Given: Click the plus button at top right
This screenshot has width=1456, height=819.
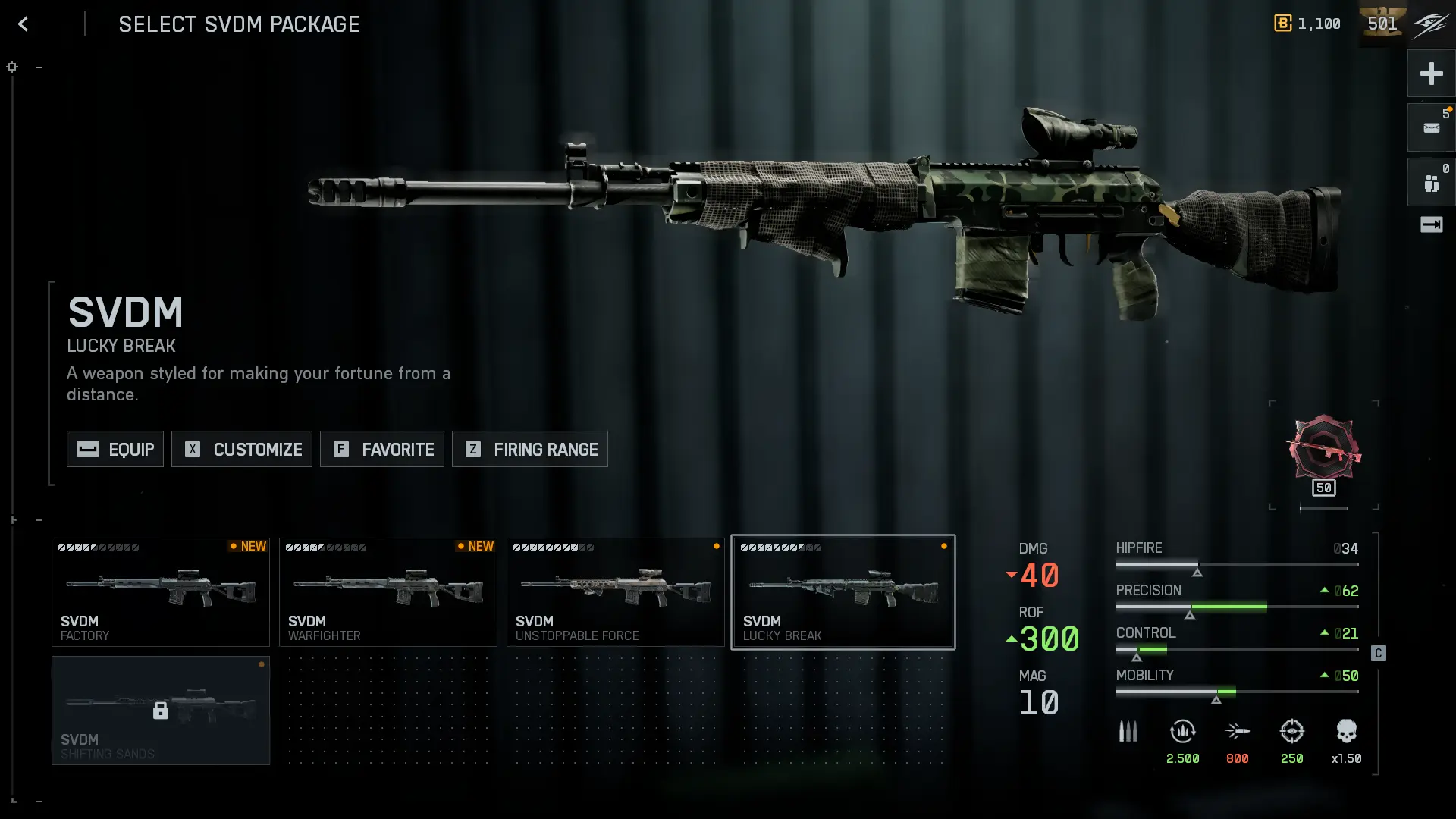Looking at the screenshot, I should (1431, 74).
